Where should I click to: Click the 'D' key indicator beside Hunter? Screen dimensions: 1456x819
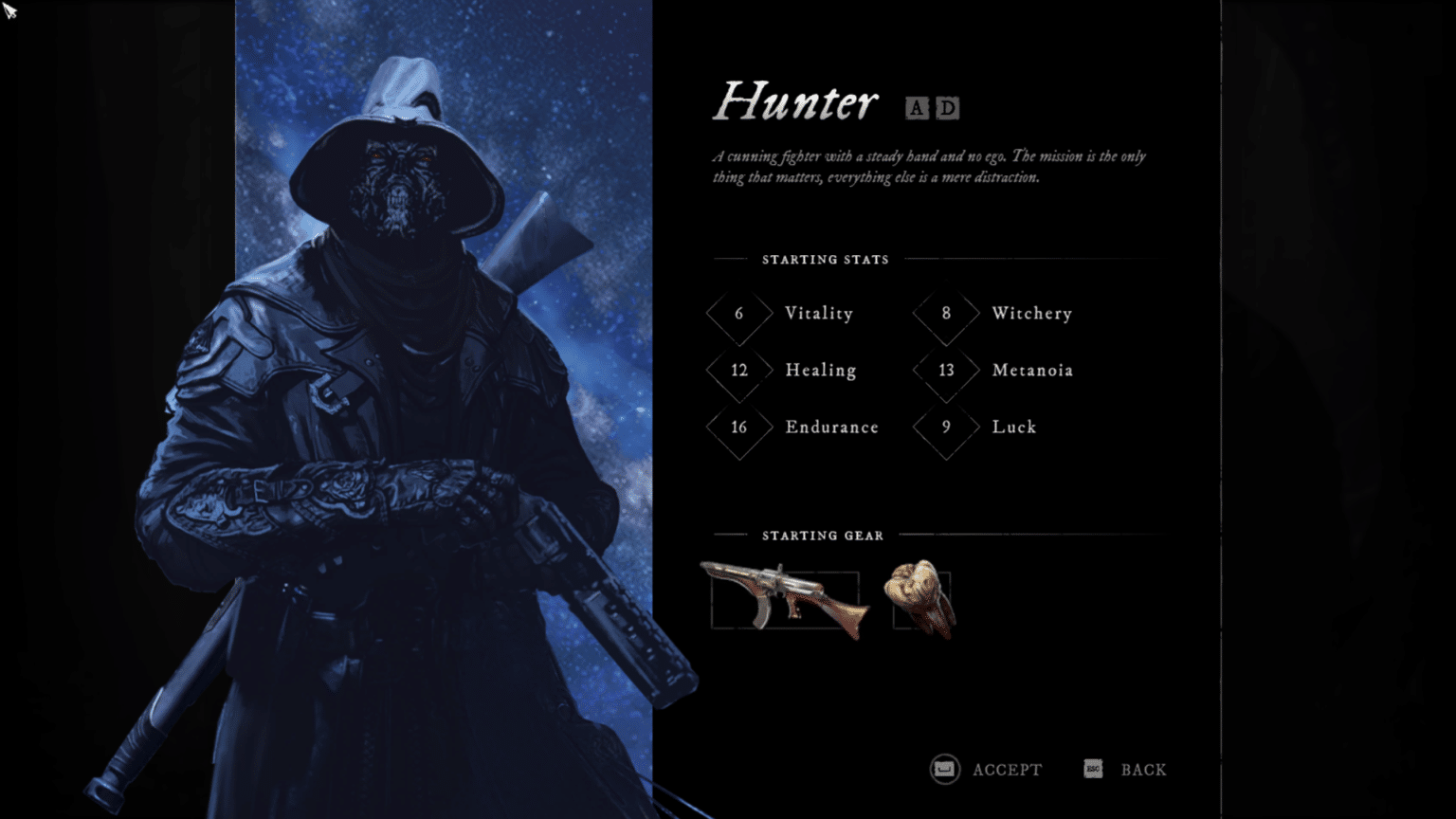click(946, 108)
